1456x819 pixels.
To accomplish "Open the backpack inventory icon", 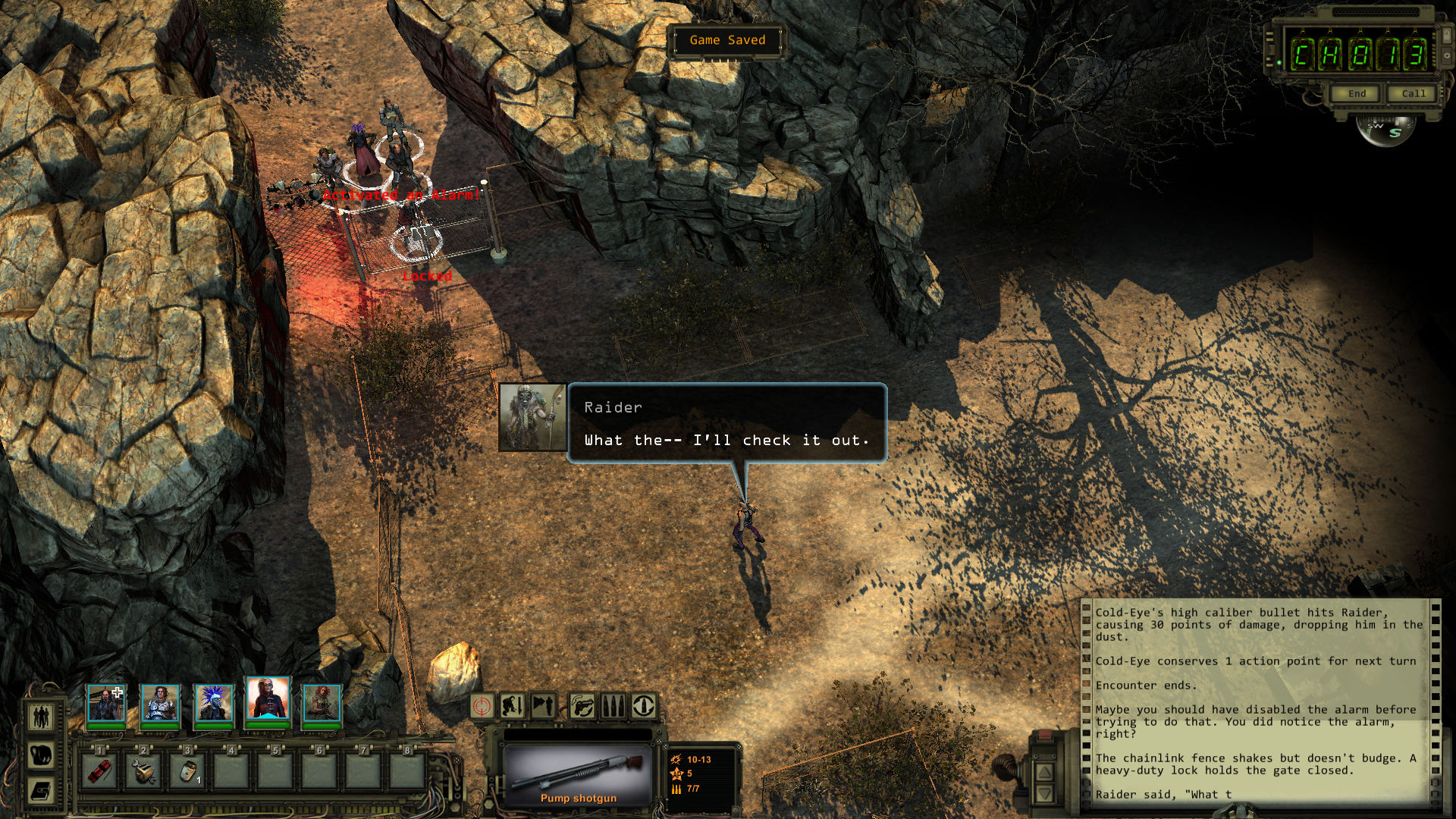I will (39, 755).
